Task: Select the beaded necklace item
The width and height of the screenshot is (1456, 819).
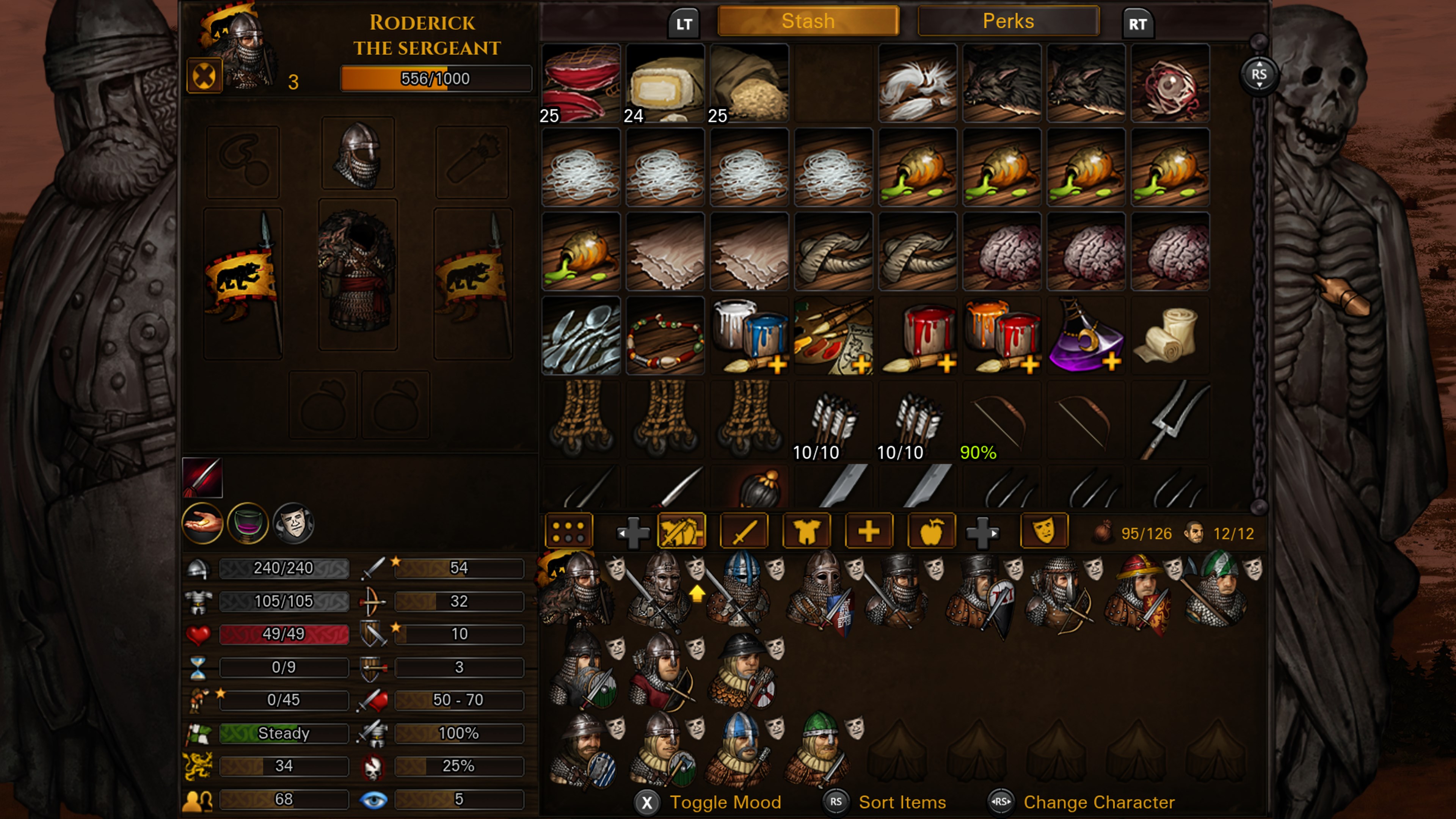Action: (x=665, y=336)
